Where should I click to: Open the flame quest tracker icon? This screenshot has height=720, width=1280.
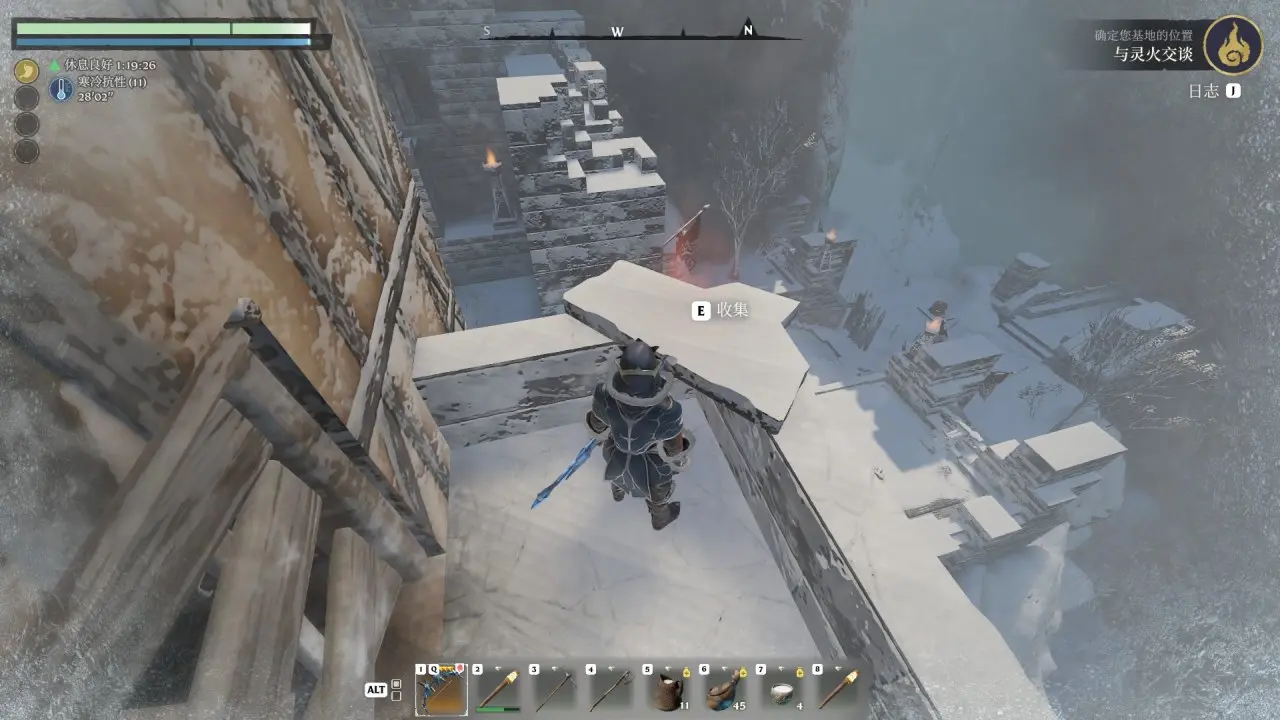[x=1232, y=45]
